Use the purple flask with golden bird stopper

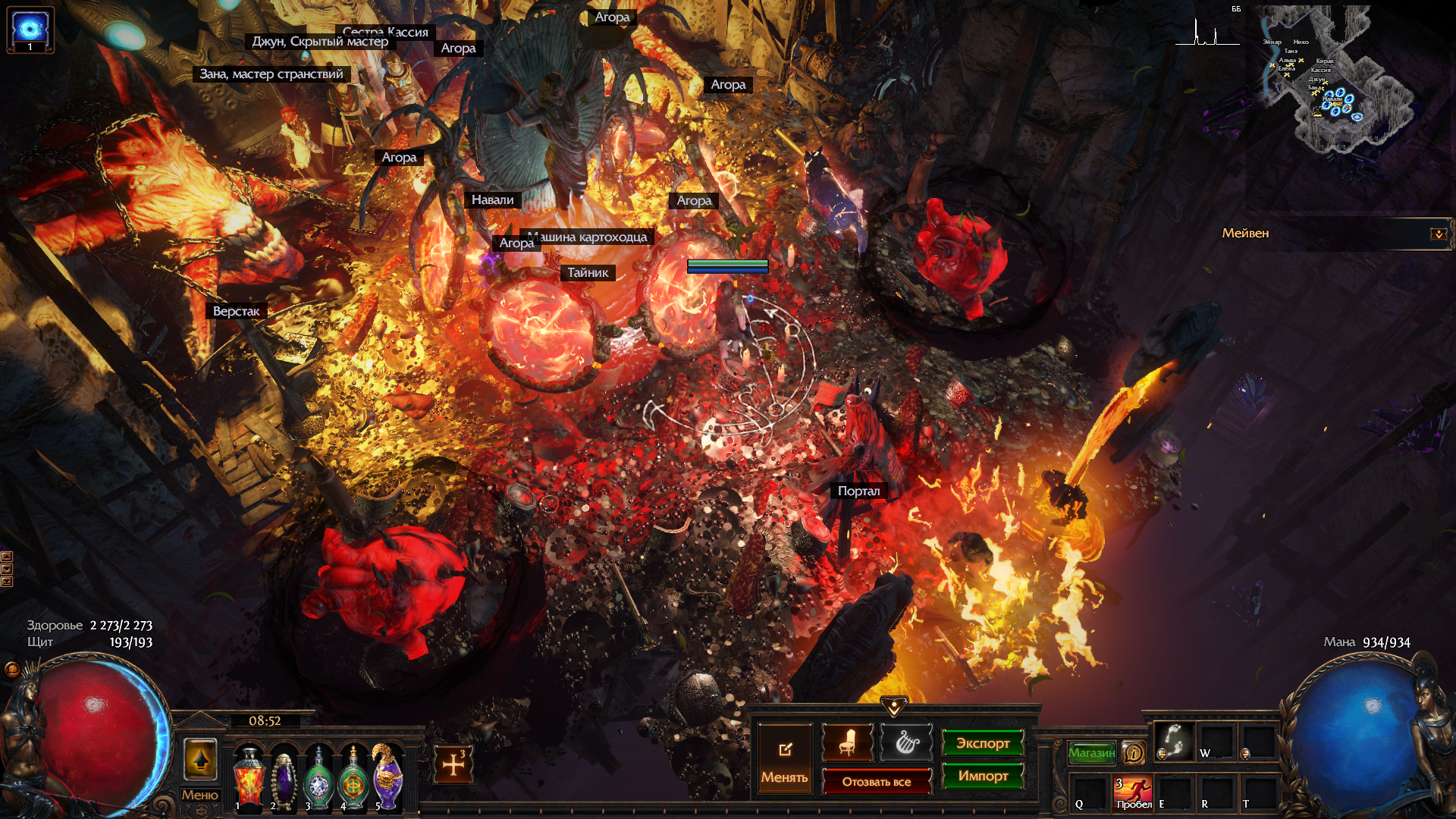[388, 777]
